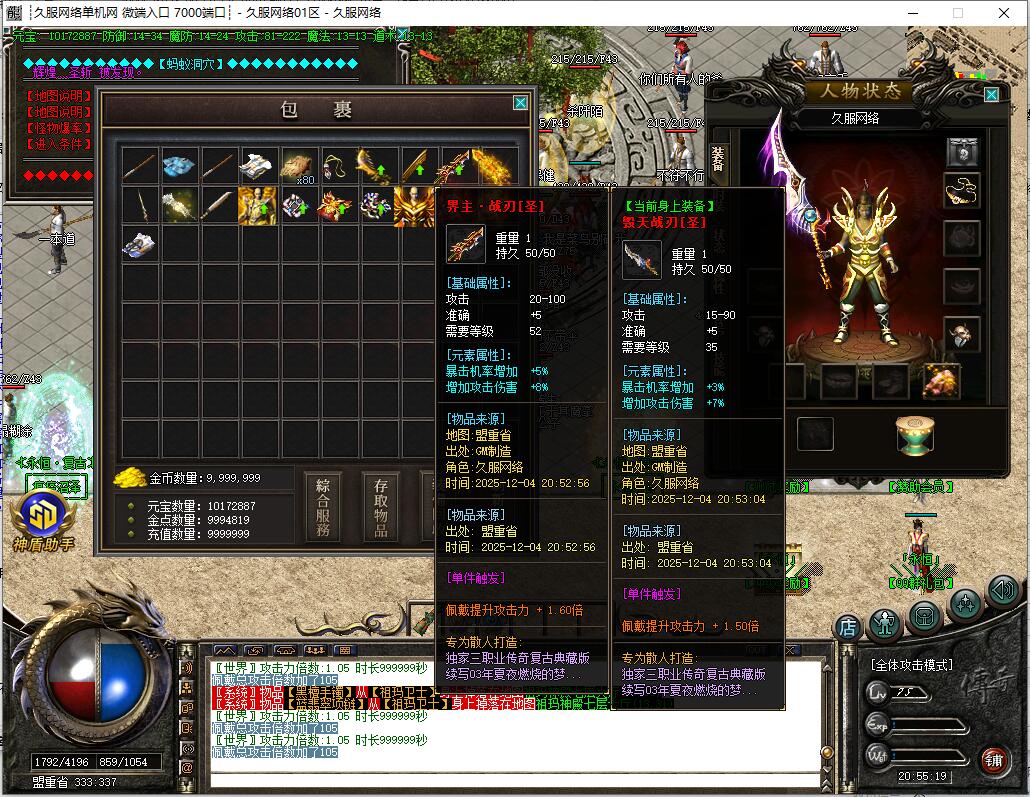1030x797 pixels.
Task: Close the 包裹 inventory window
Action: [x=520, y=103]
